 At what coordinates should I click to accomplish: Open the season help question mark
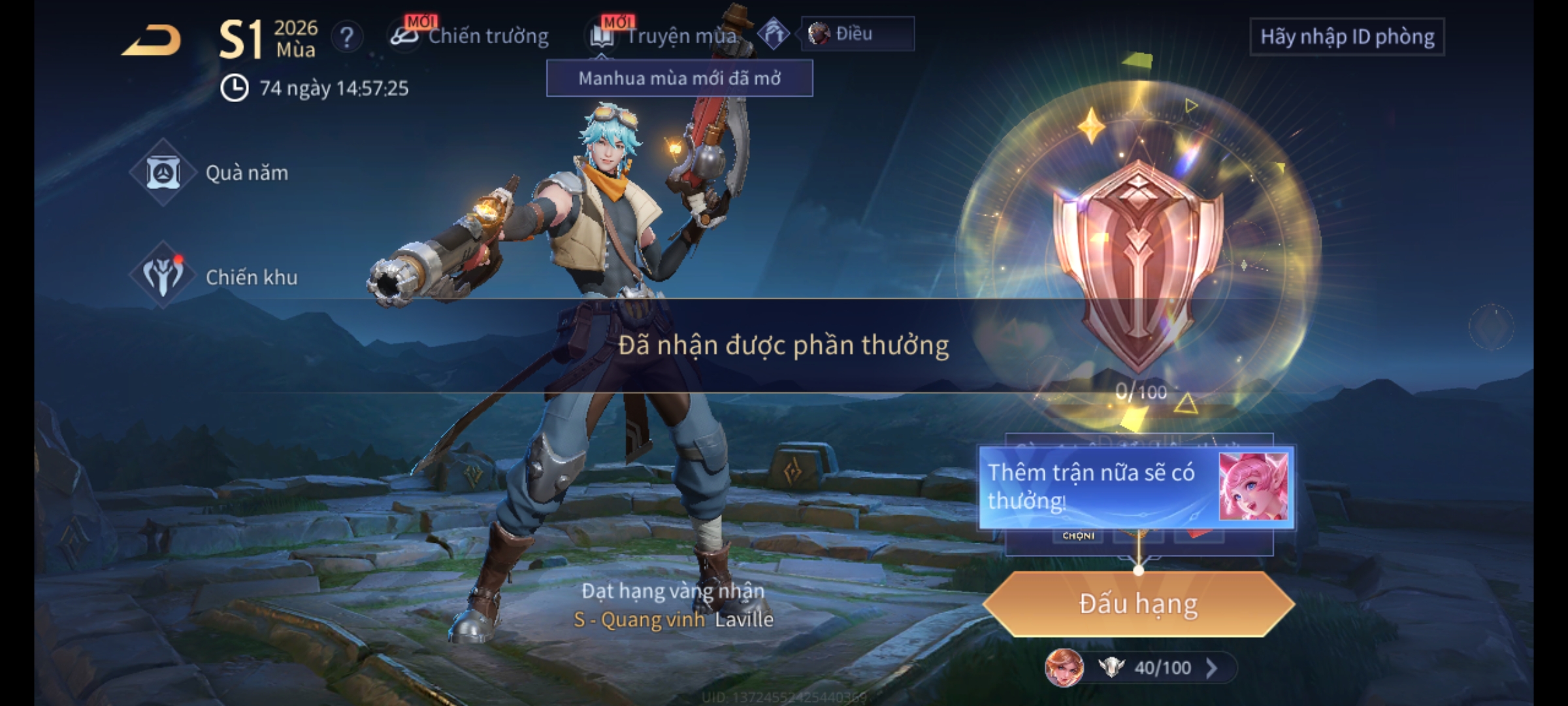pyautogui.click(x=346, y=37)
